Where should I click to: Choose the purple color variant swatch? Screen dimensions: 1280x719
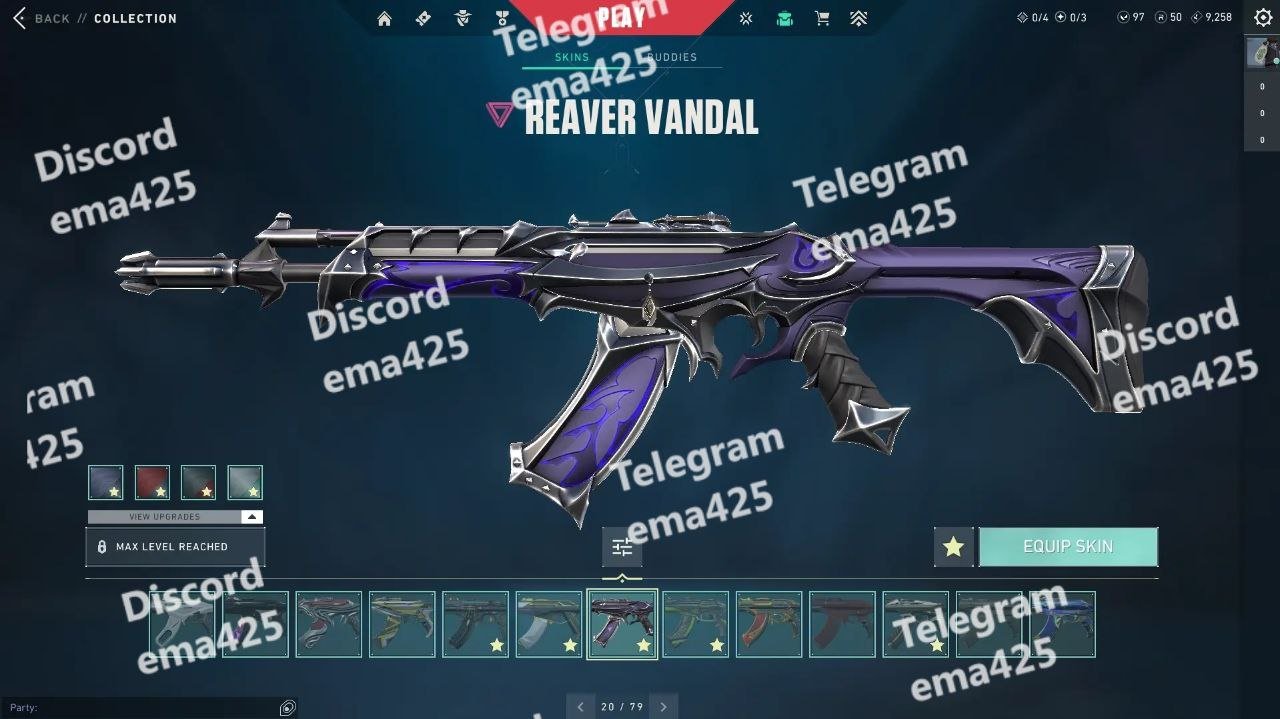[106, 482]
